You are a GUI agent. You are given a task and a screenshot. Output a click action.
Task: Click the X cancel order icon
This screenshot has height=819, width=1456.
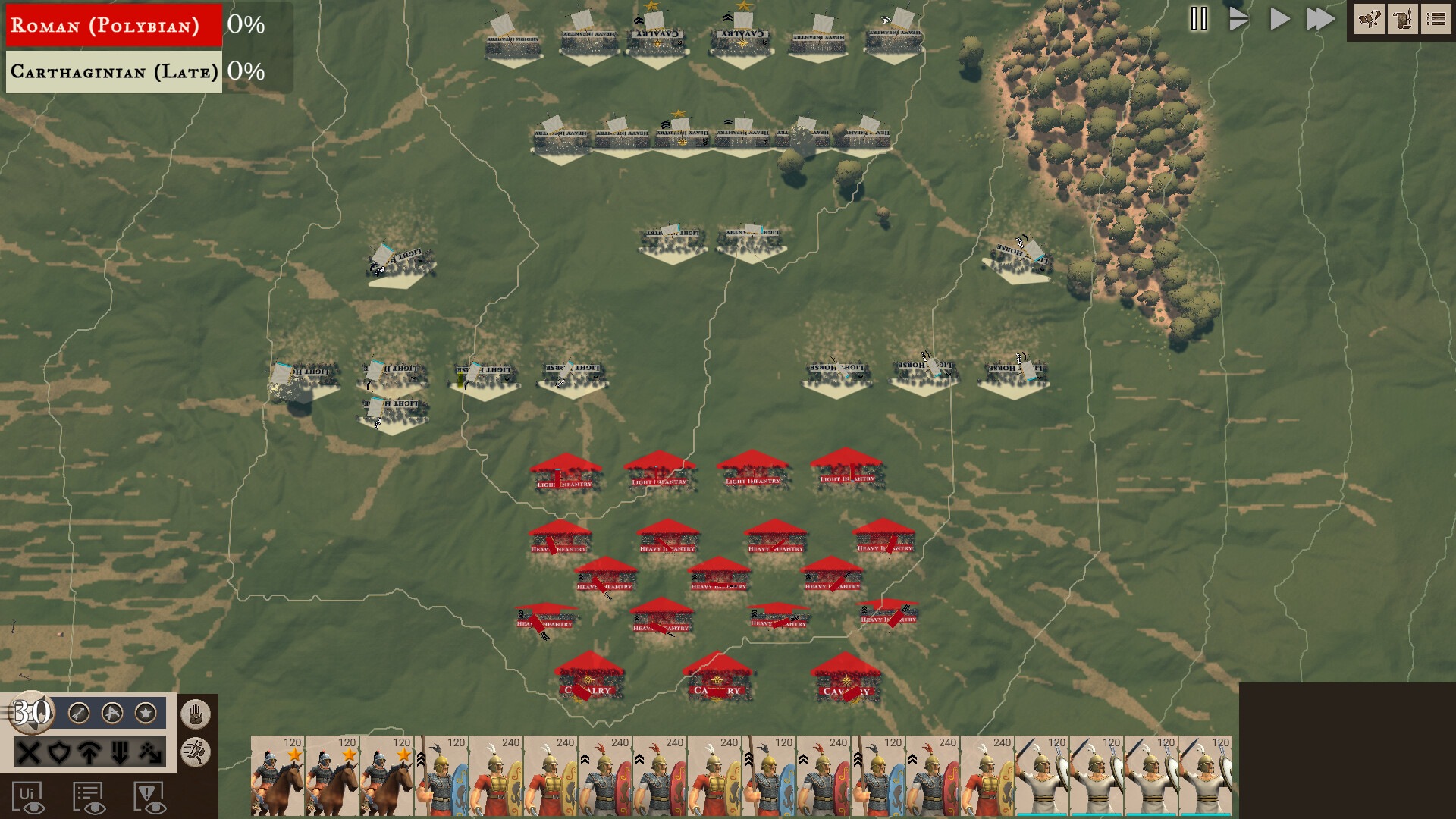[x=28, y=753]
